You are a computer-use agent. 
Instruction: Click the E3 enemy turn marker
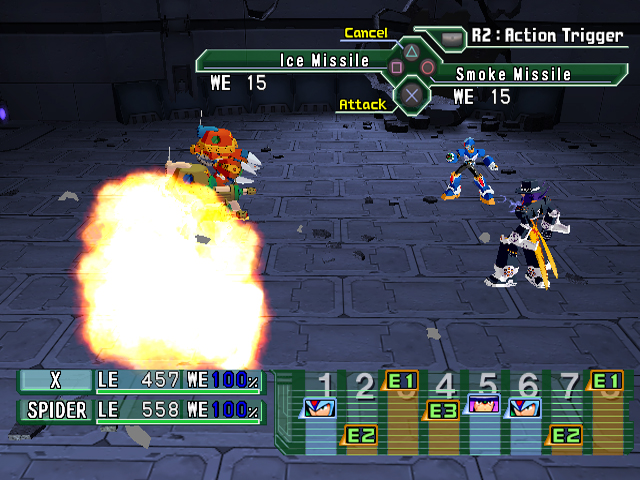pyautogui.click(x=443, y=410)
